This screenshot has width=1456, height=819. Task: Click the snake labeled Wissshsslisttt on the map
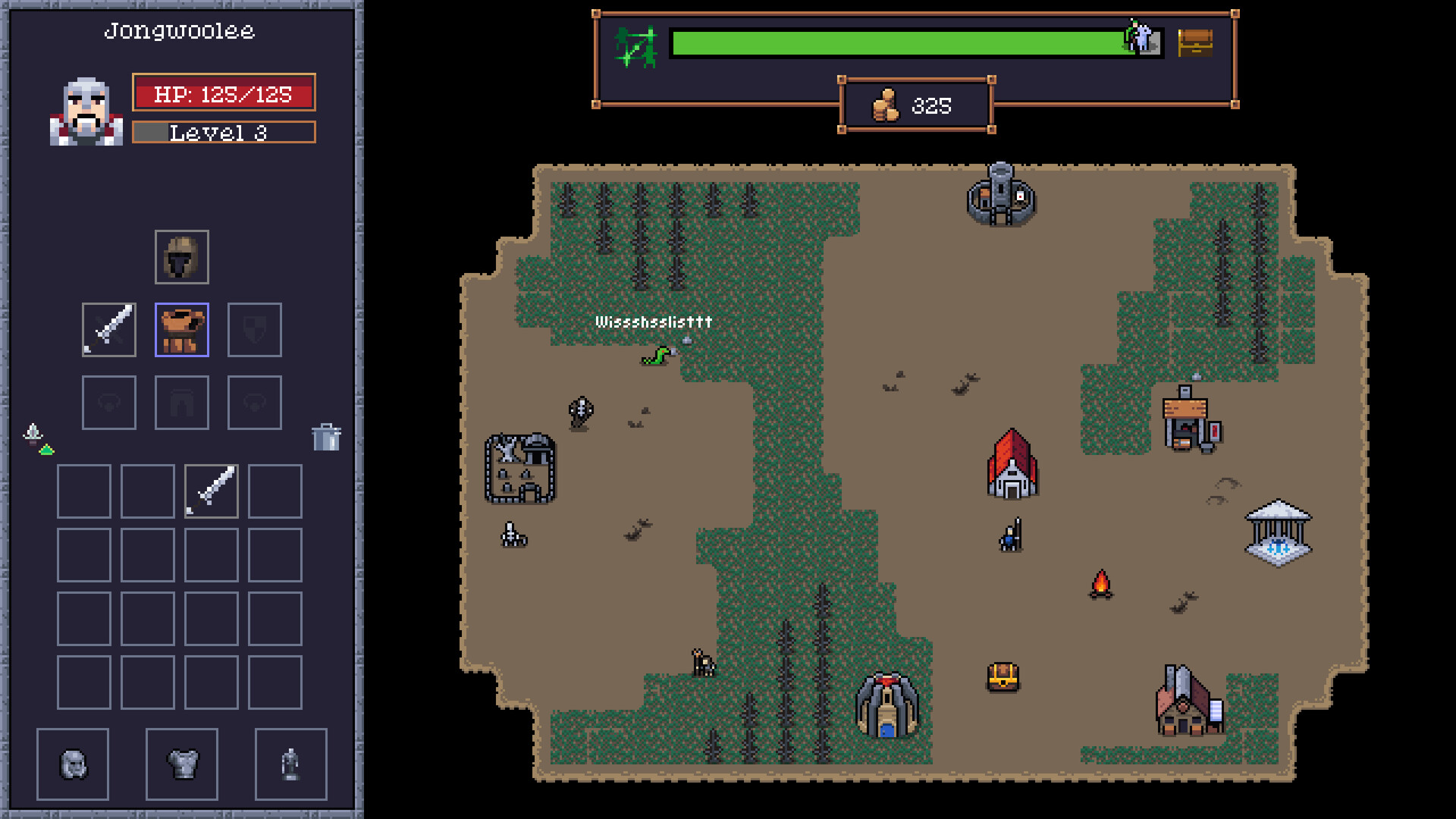coord(654,353)
